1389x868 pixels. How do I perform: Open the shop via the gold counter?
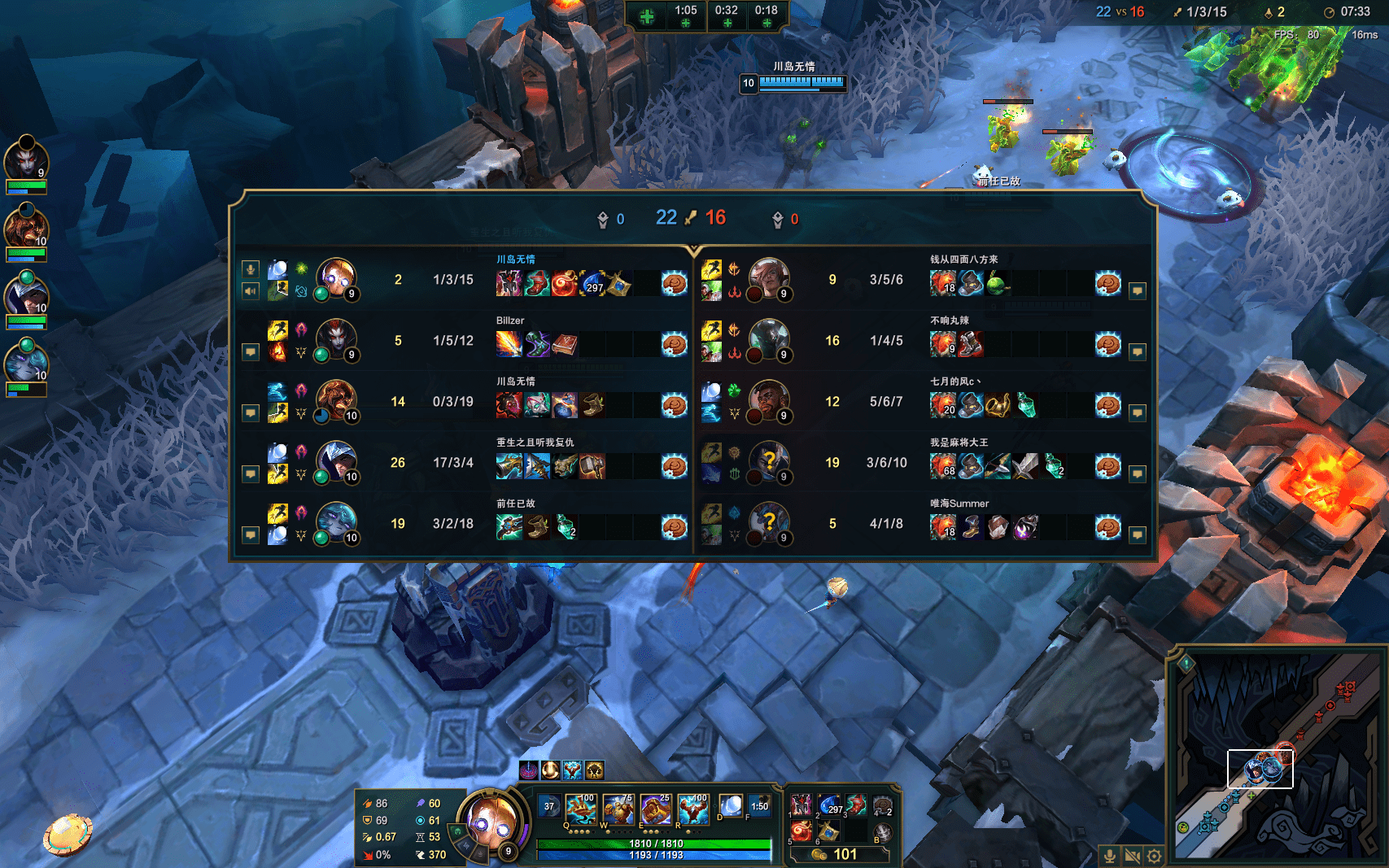point(837,854)
